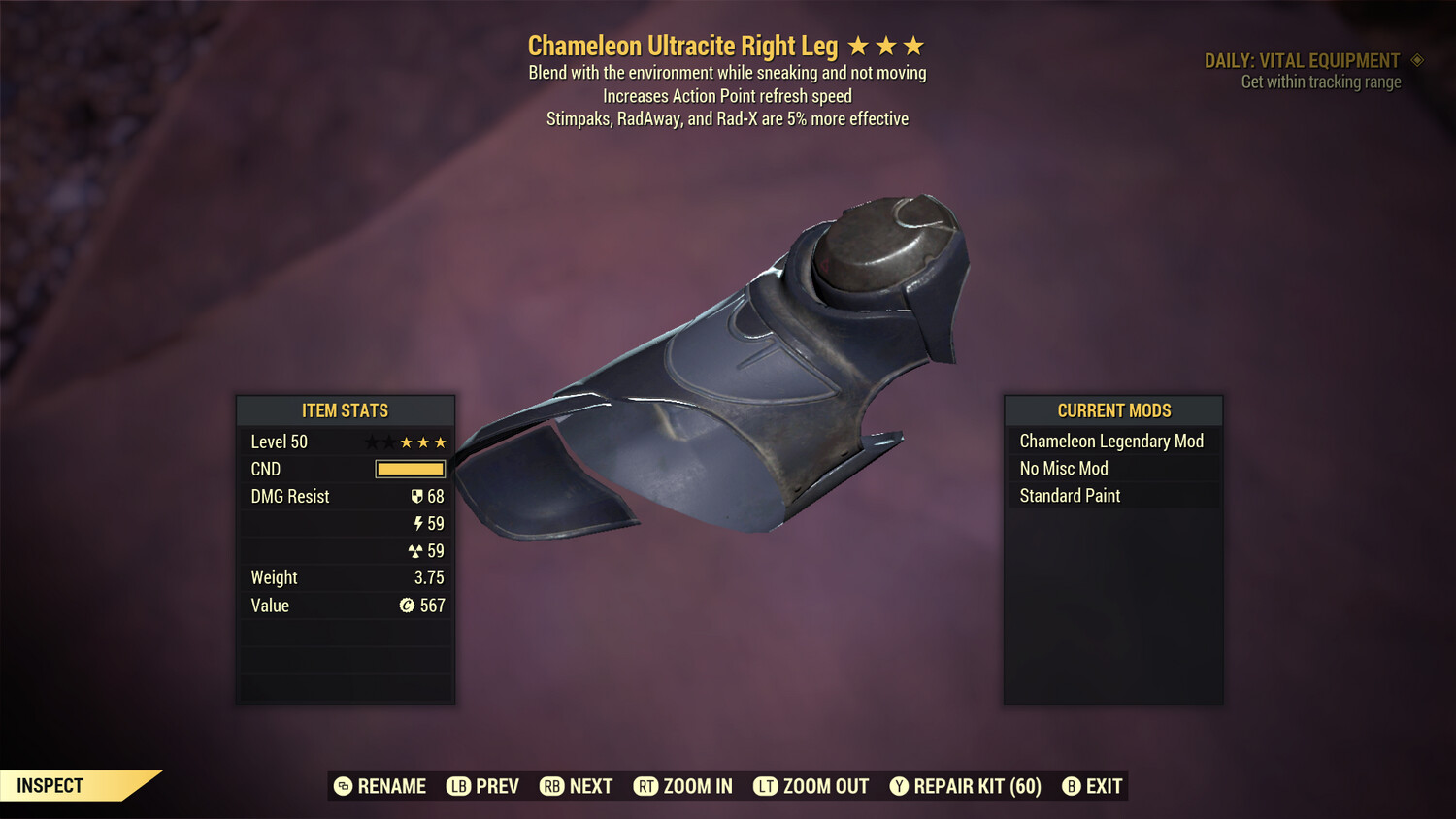Expand the Standard Paint mod option

[1111, 496]
